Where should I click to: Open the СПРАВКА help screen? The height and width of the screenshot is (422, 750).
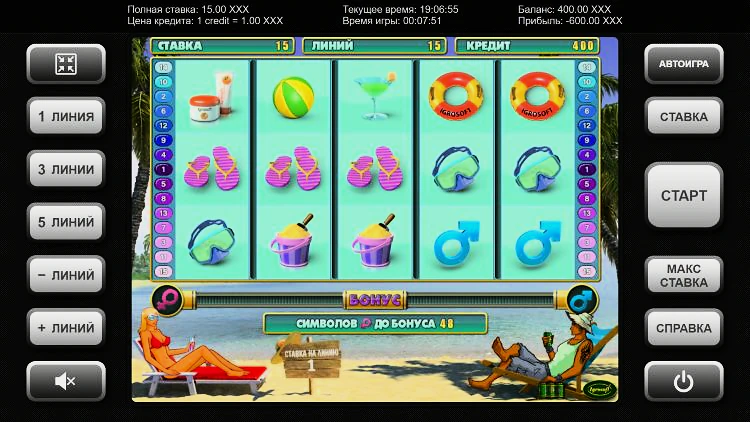(684, 328)
